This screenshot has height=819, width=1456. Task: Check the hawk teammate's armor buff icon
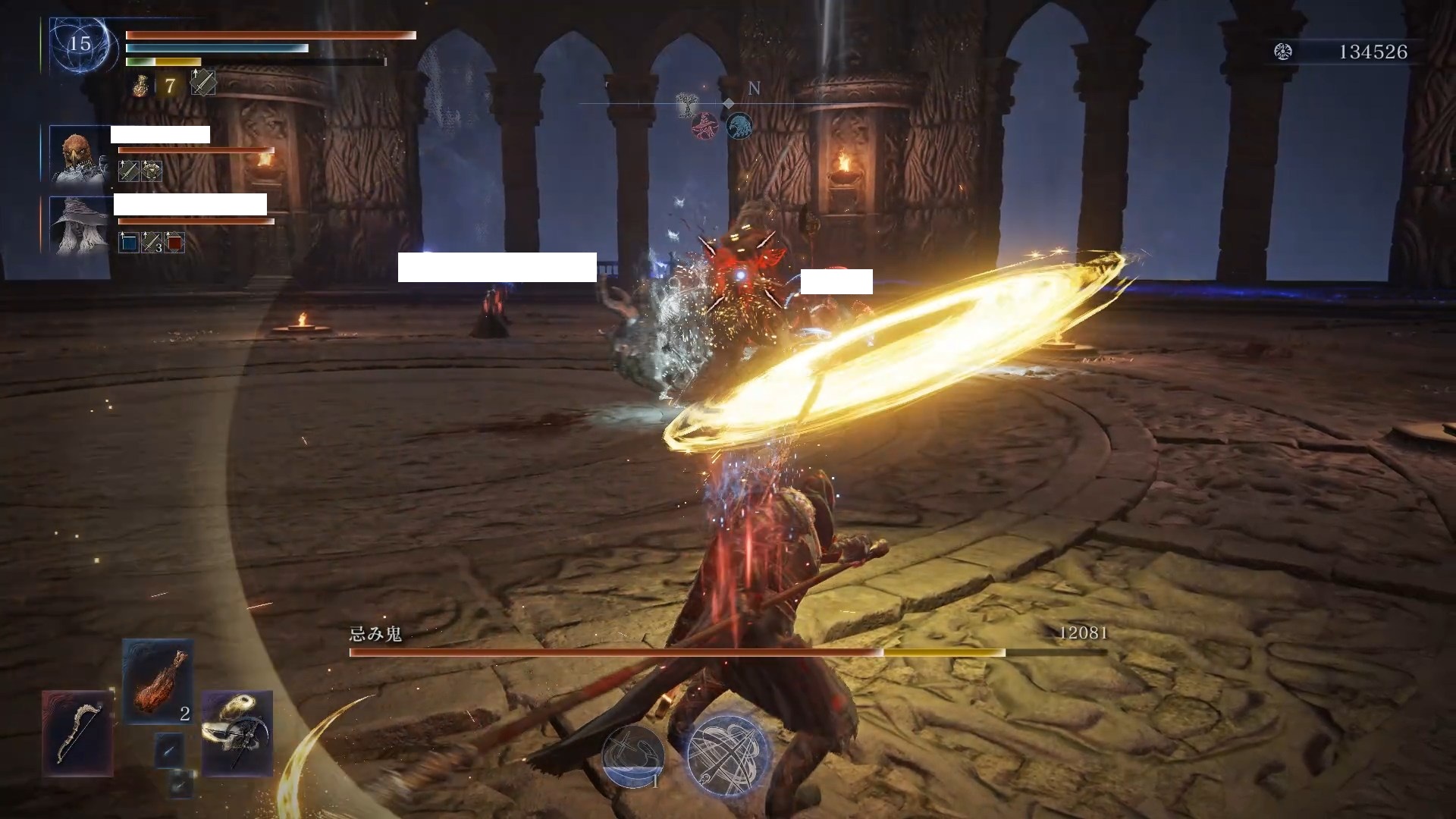tap(152, 171)
